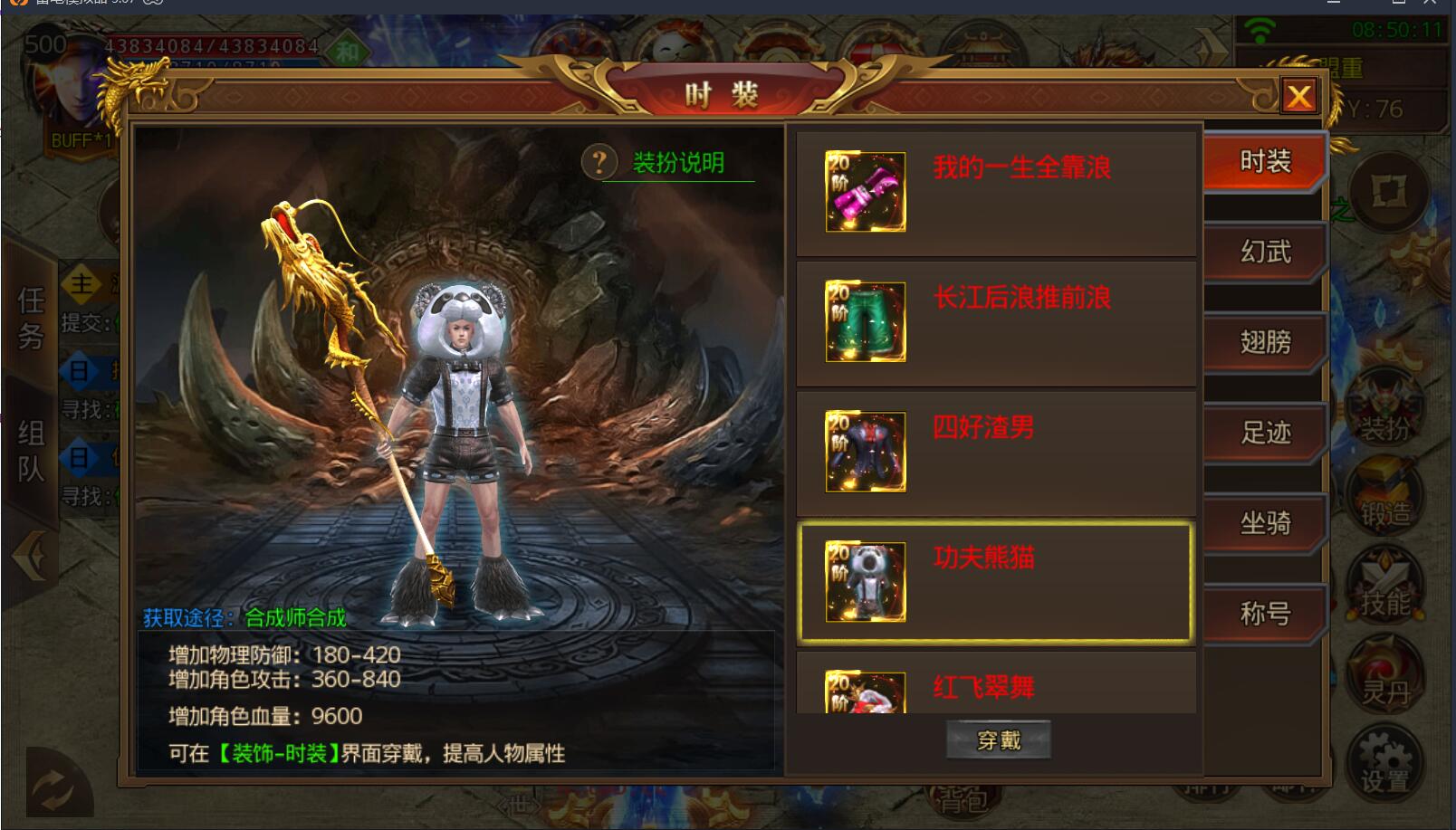Select the 红飞翠舞 outfit row
Screen dimensions: 1456x830
coord(996,688)
